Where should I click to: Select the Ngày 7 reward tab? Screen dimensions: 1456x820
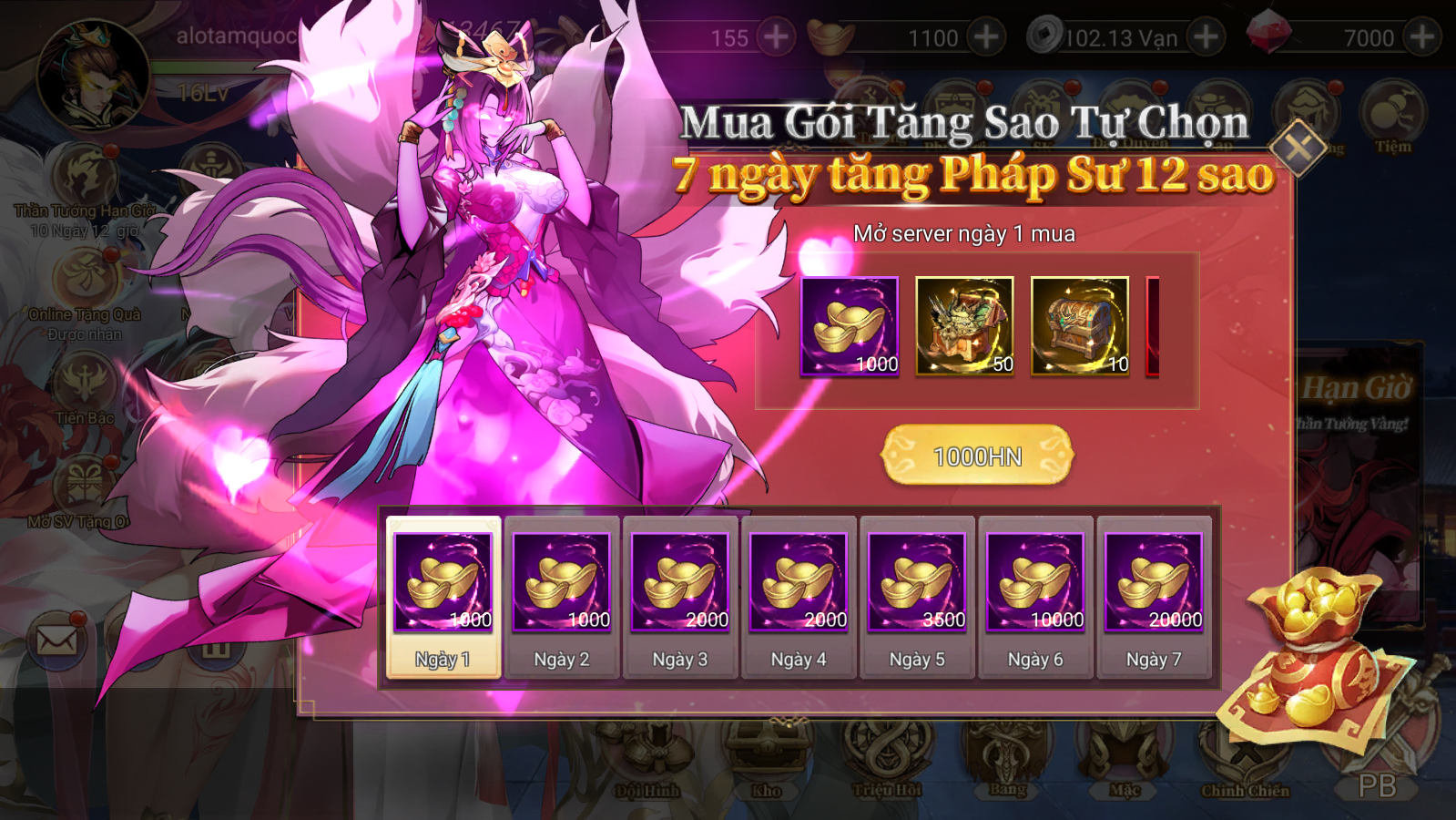coord(1154,598)
